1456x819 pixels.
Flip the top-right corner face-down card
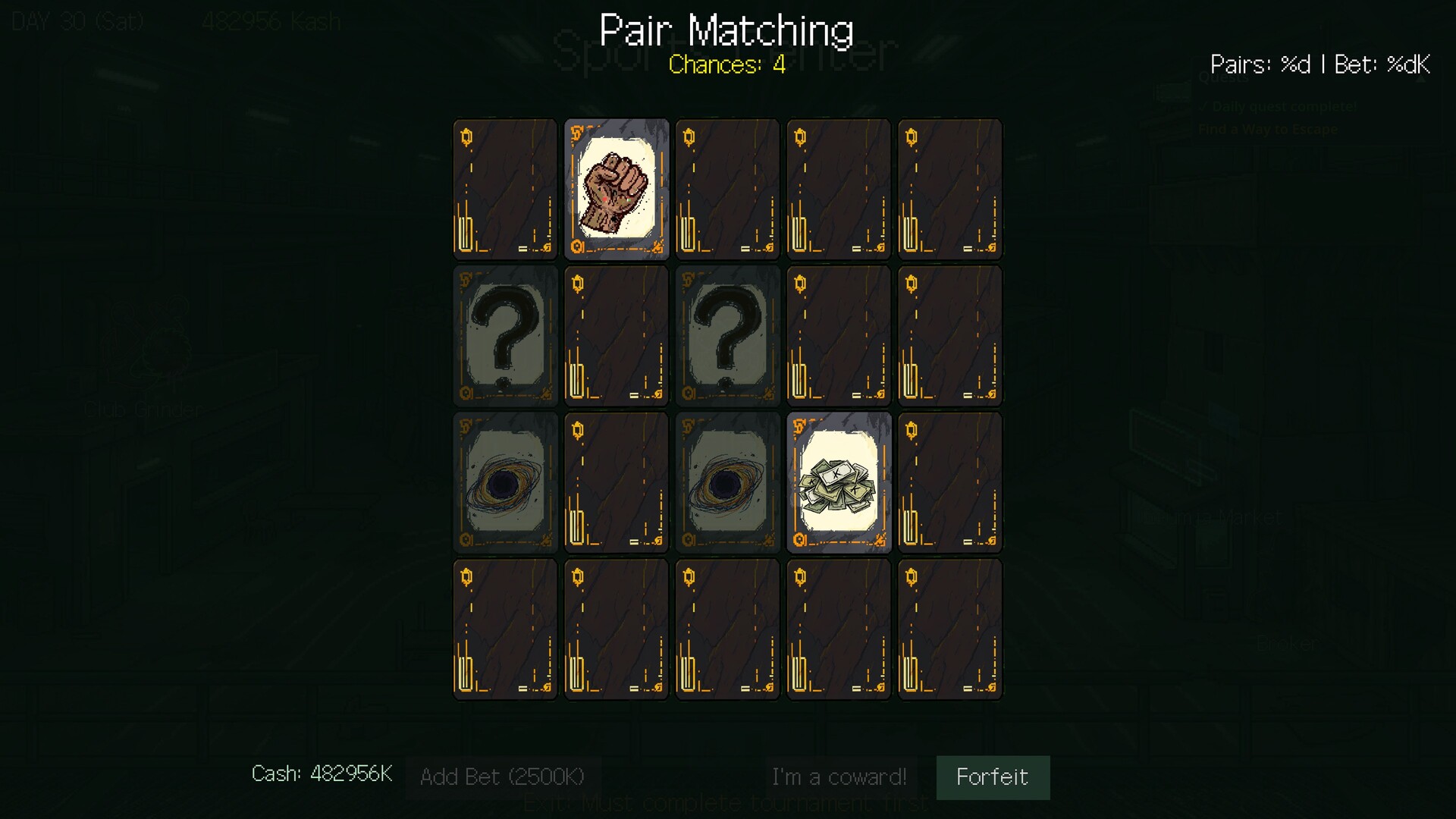tap(950, 188)
